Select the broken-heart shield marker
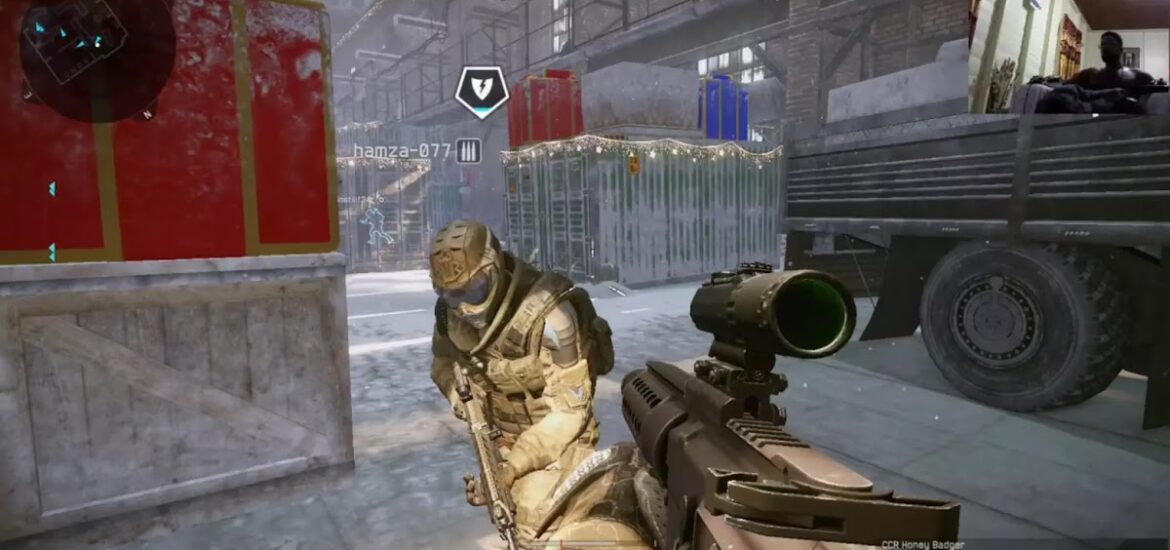The image size is (1170, 550). pyautogui.click(x=481, y=90)
